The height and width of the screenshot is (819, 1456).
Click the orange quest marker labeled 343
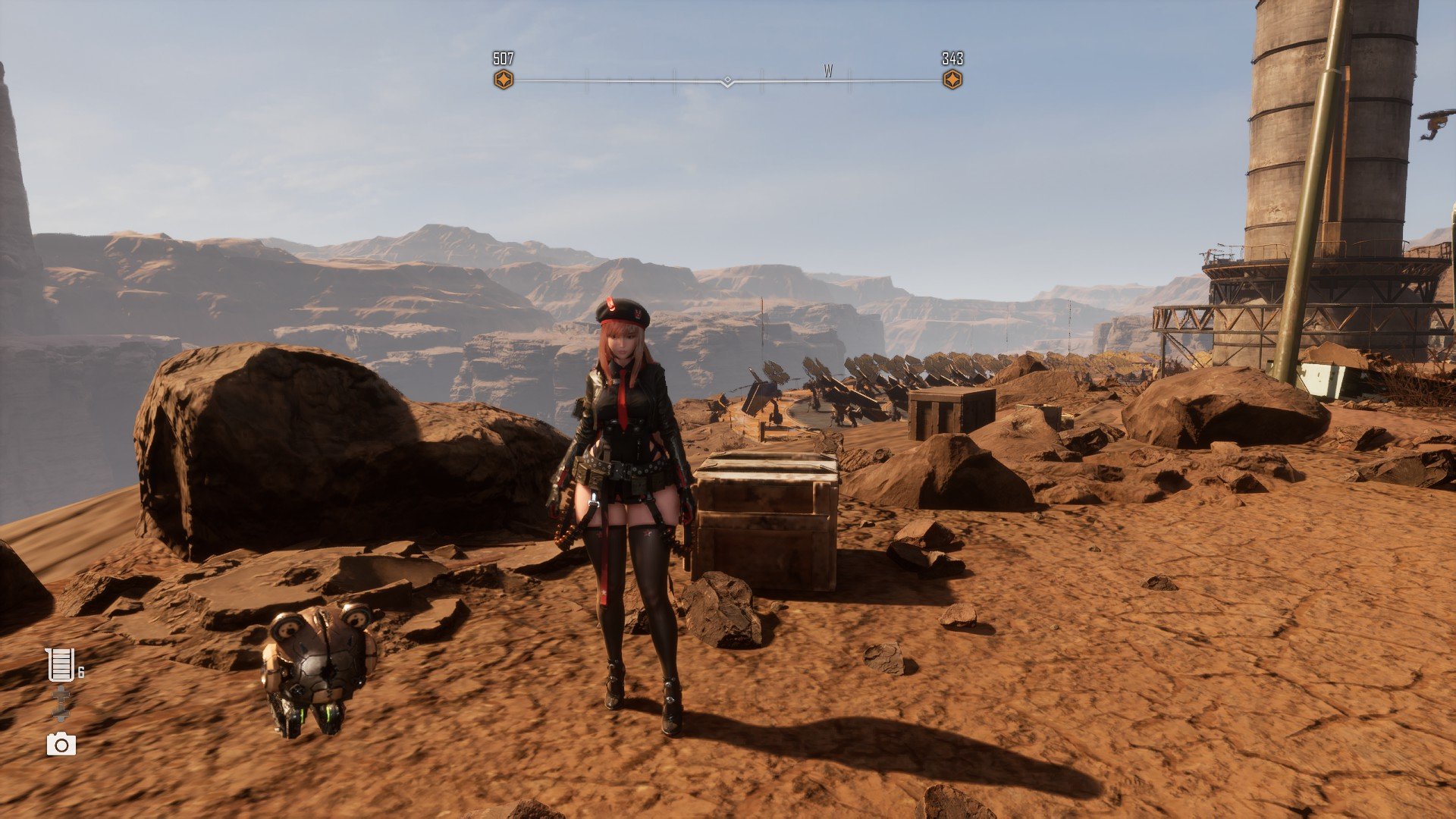pos(952,80)
